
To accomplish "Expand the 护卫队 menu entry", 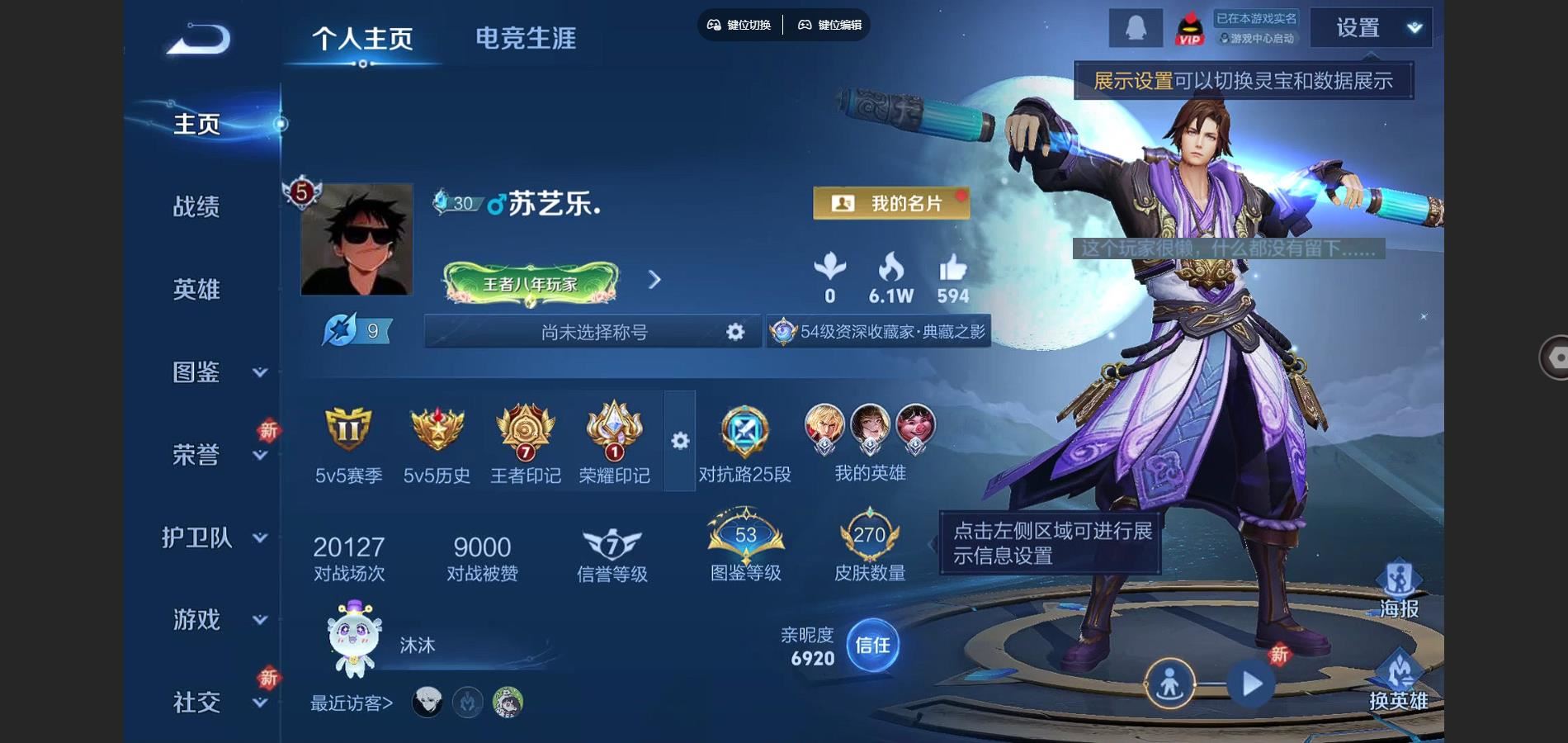I will (x=215, y=537).
